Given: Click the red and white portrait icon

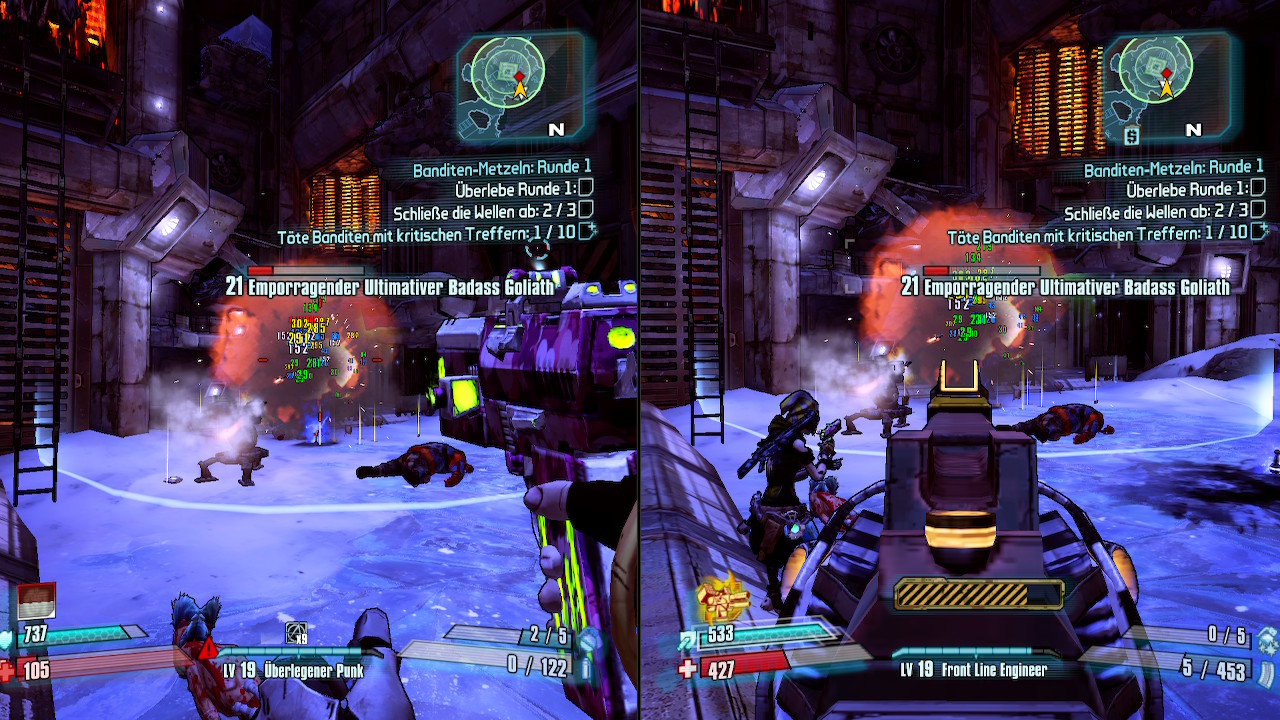Looking at the screenshot, I should pos(36,601).
